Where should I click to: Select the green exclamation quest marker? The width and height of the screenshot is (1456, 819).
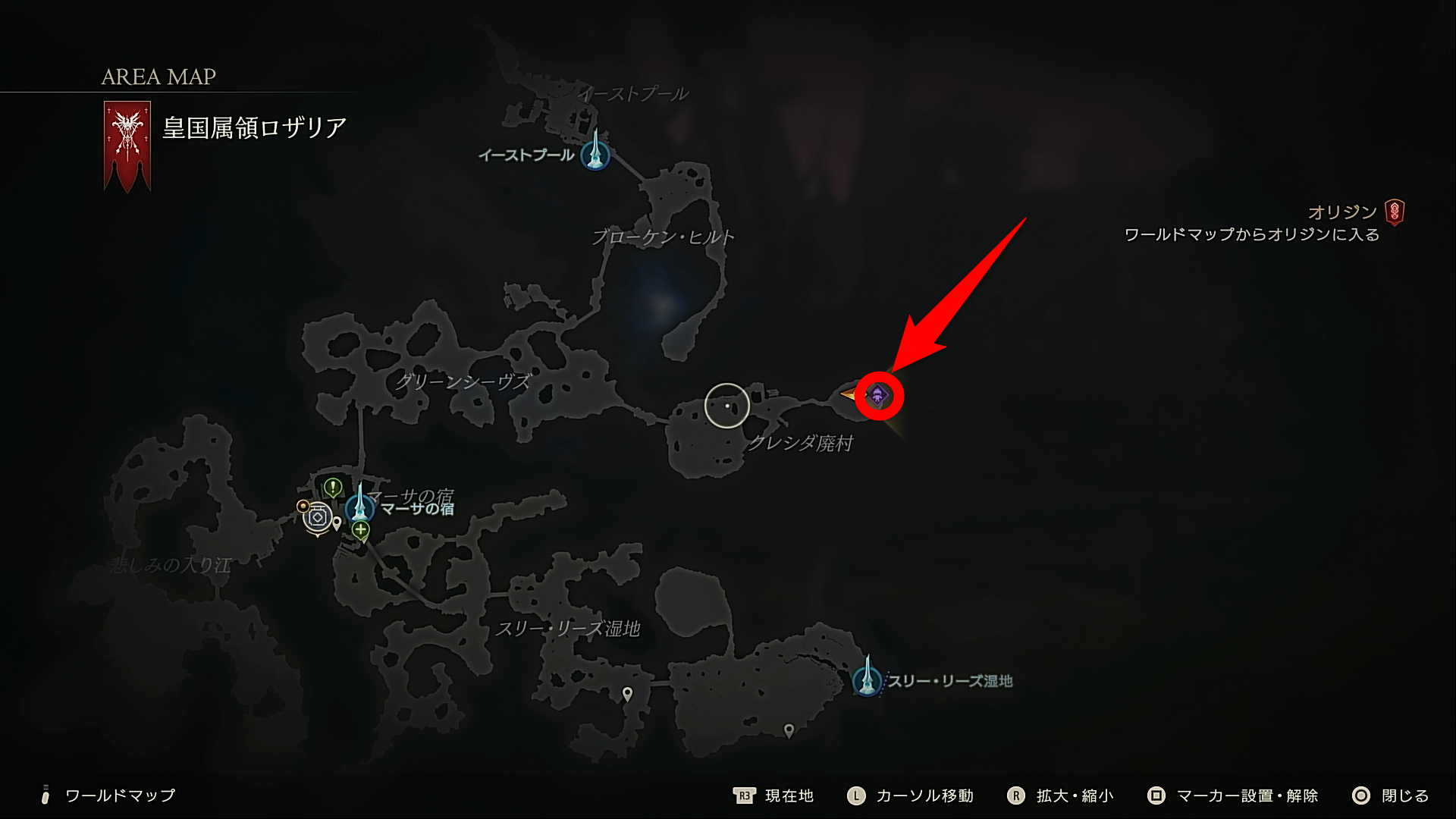(x=333, y=487)
